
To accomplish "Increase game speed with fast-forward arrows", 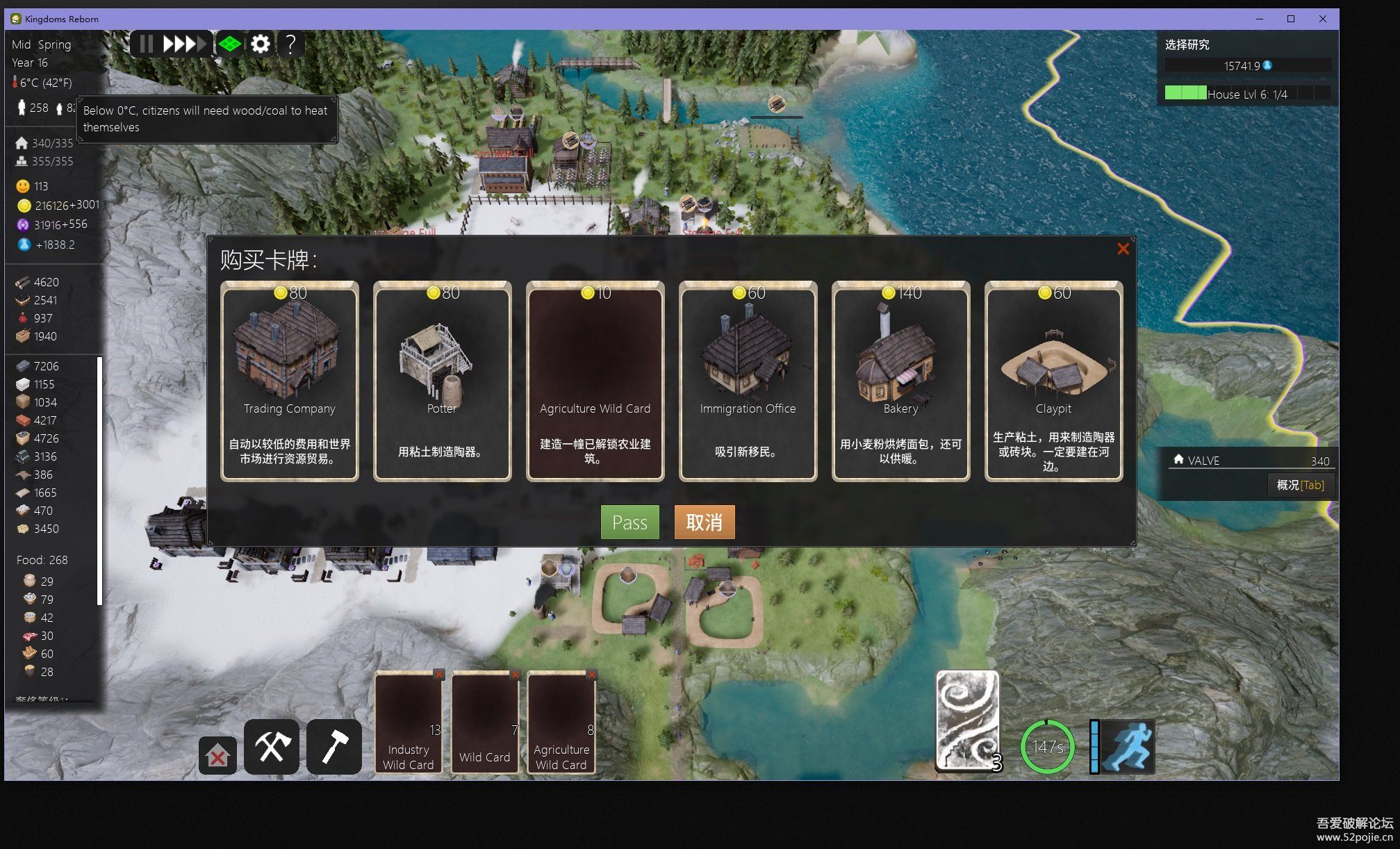I will click(184, 44).
